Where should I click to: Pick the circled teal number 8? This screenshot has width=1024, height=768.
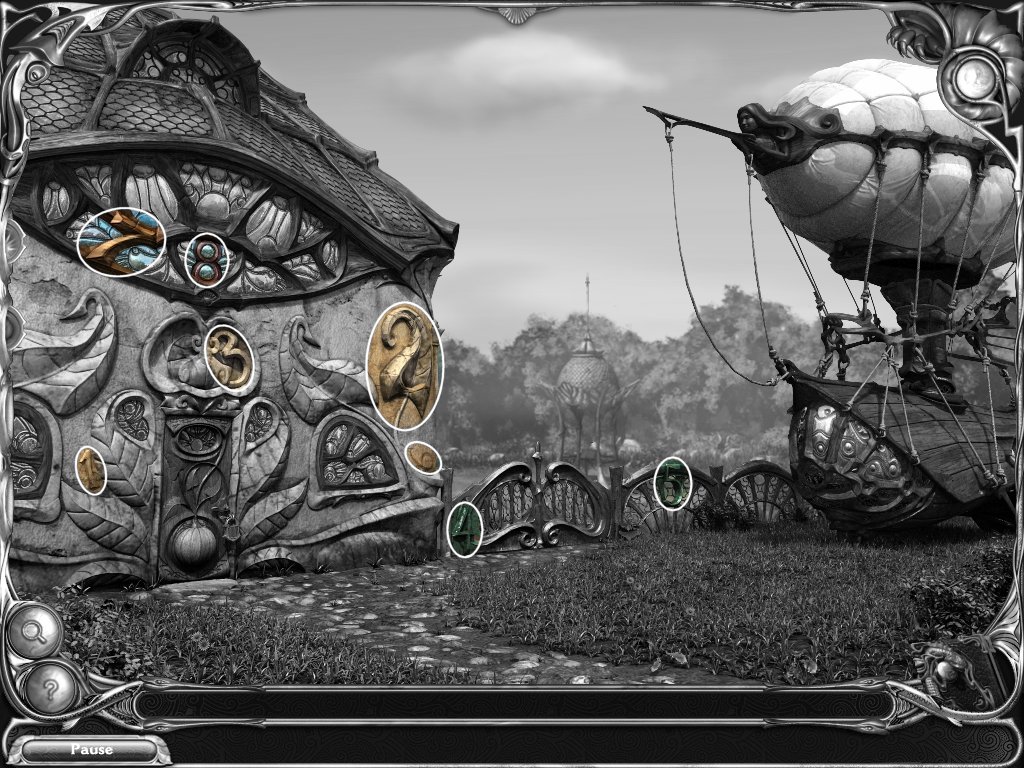click(x=207, y=259)
